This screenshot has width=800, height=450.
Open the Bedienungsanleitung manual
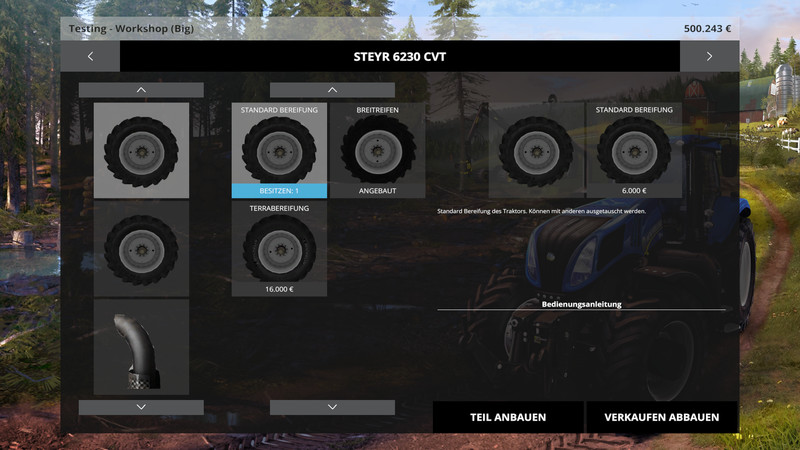(x=581, y=303)
